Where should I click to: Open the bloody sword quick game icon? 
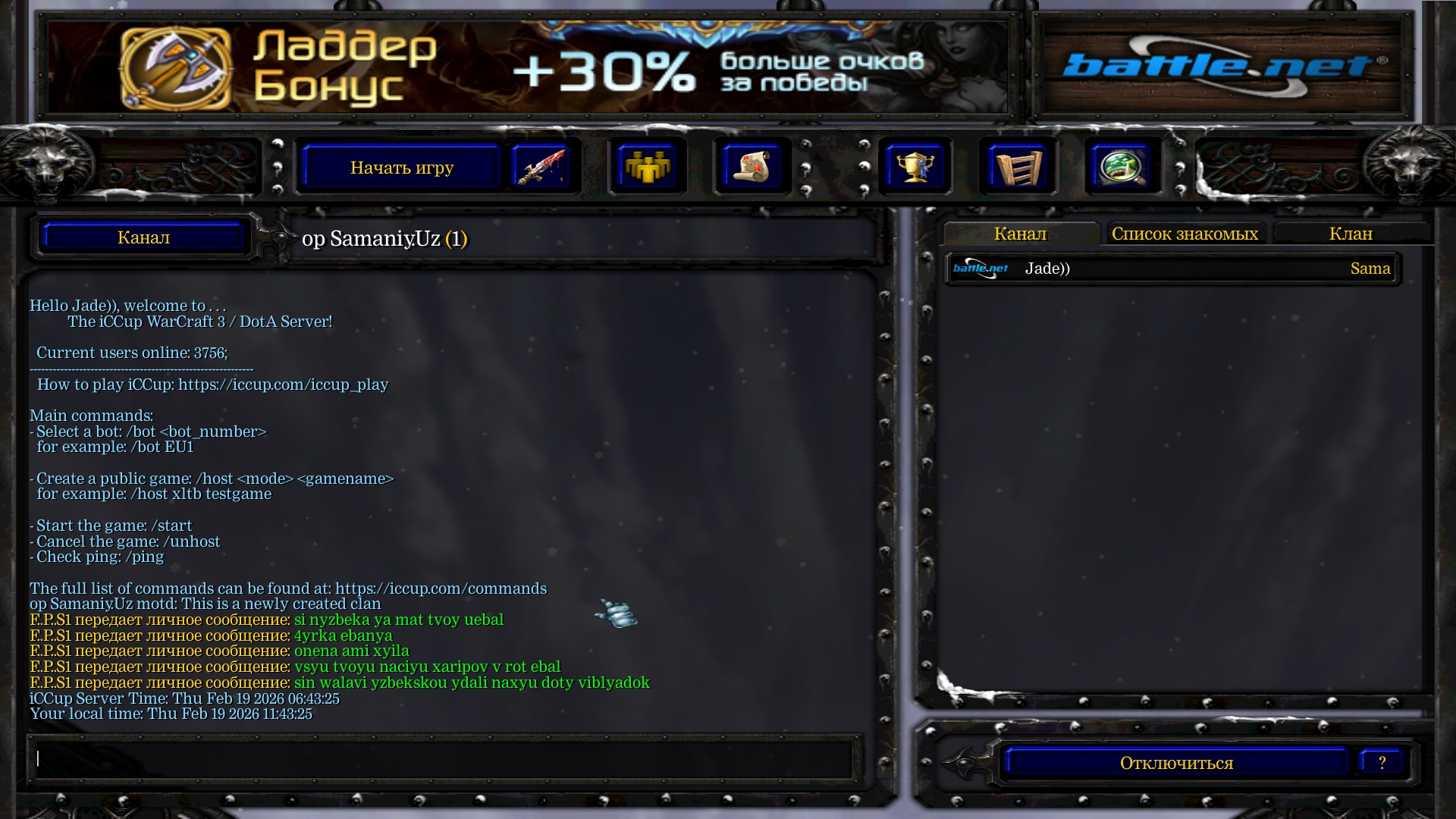click(x=540, y=166)
